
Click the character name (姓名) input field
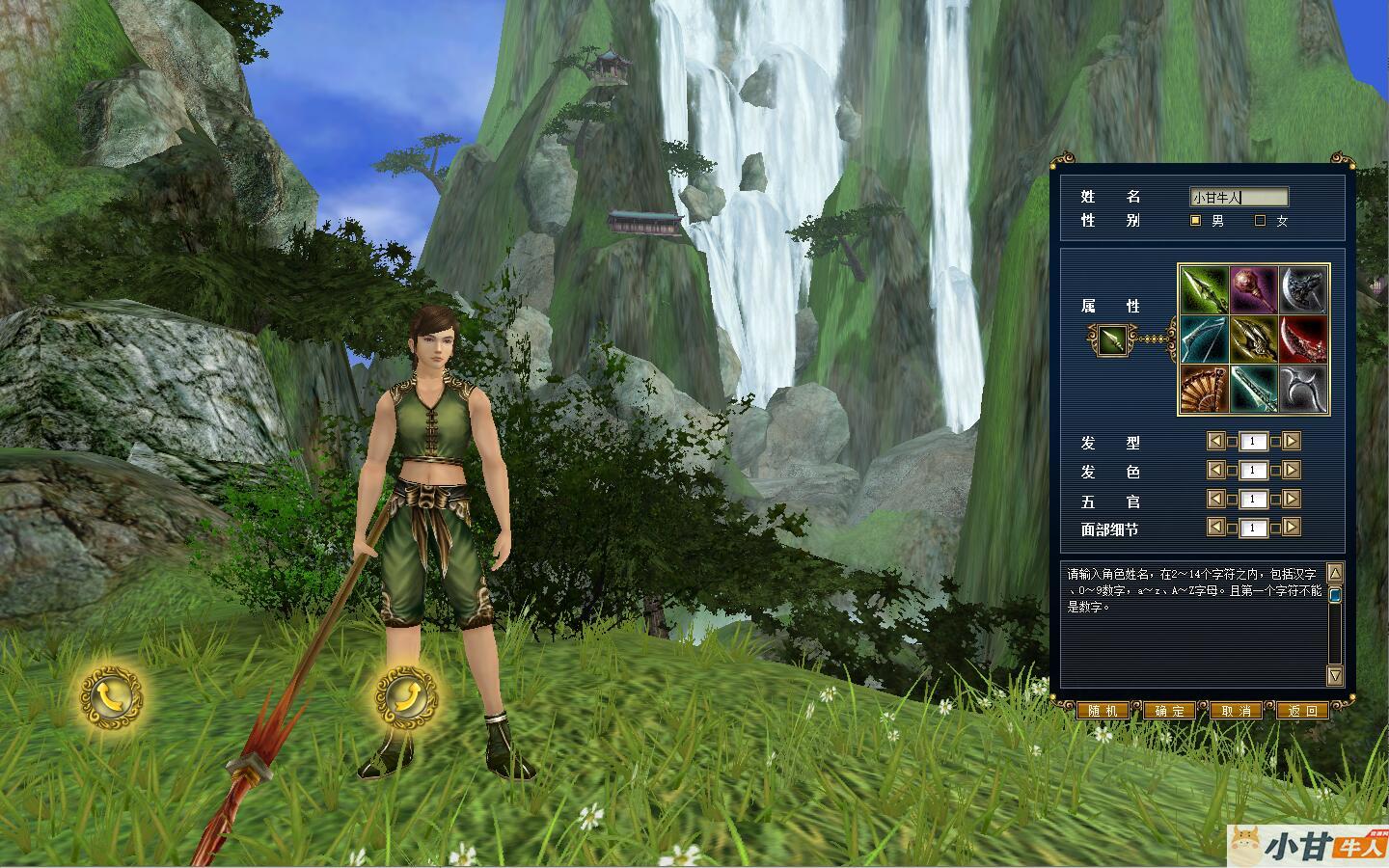tap(1239, 197)
